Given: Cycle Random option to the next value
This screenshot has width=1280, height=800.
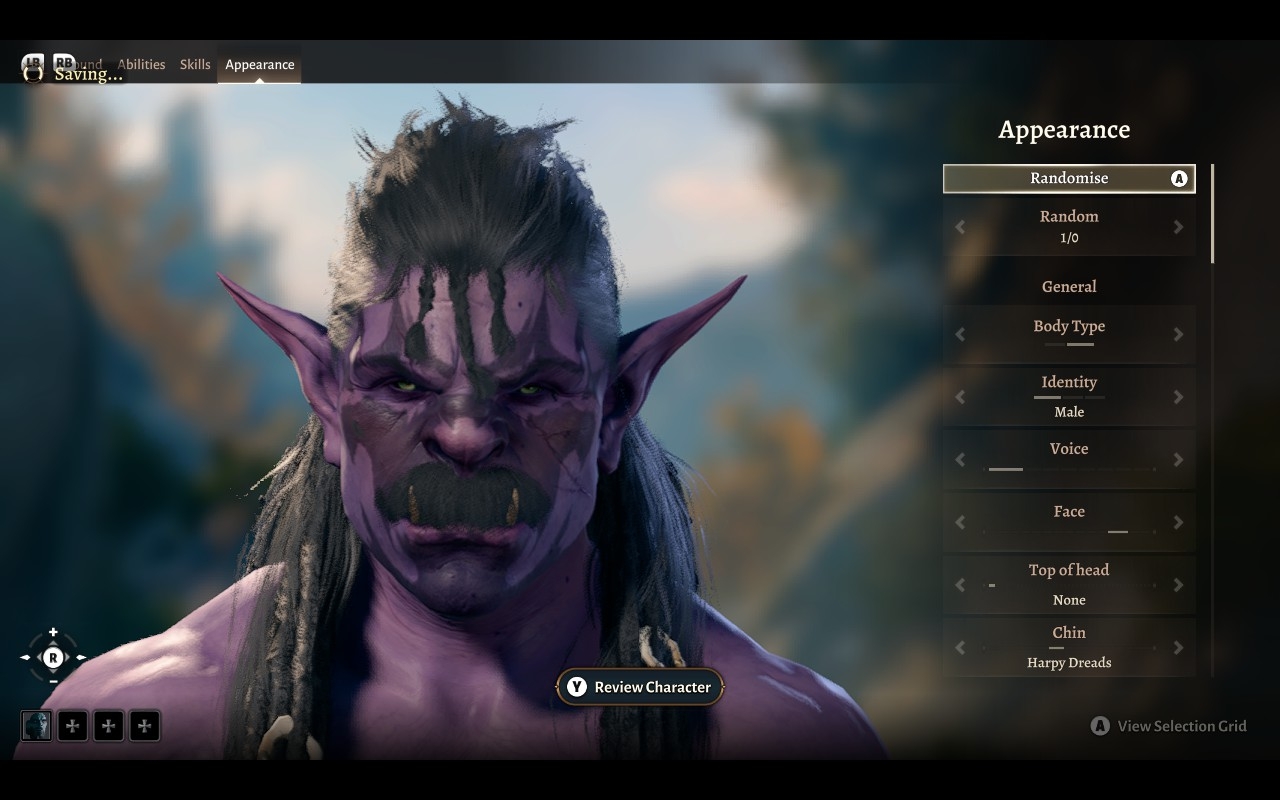Looking at the screenshot, I should (x=1178, y=227).
